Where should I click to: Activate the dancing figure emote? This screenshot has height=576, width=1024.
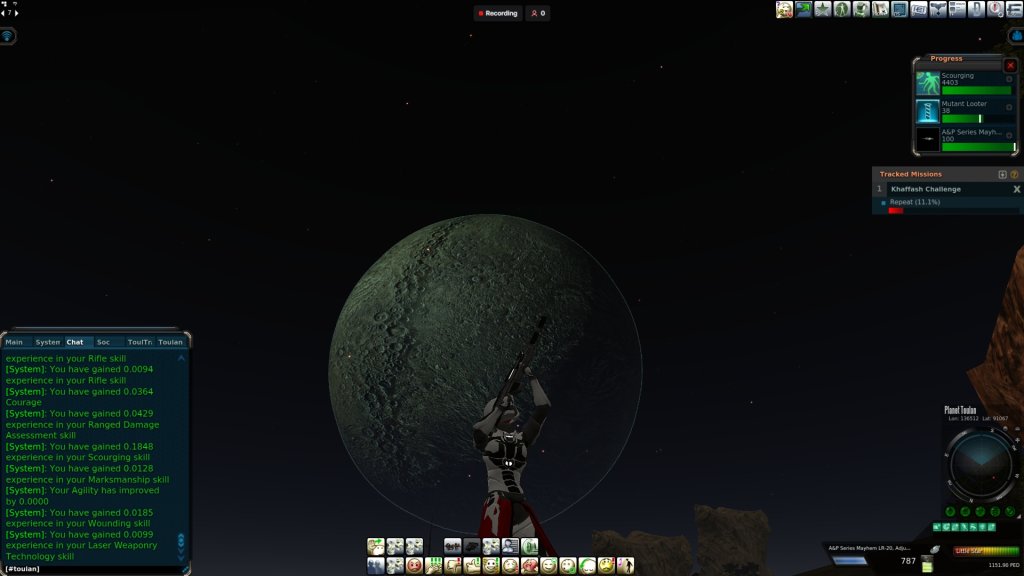pyautogui.click(x=627, y=566)
